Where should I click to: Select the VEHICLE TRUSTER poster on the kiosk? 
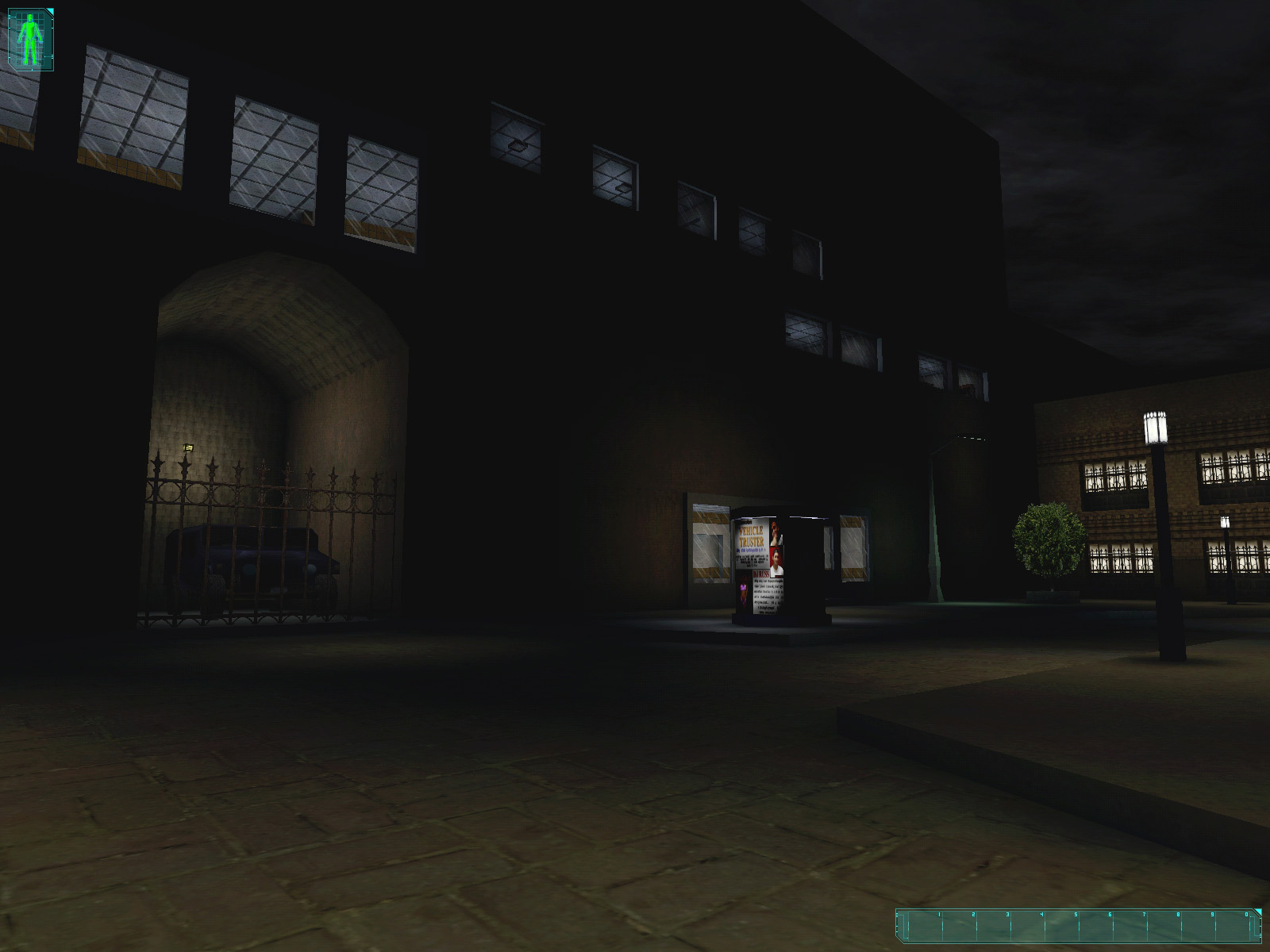point(750,535)
